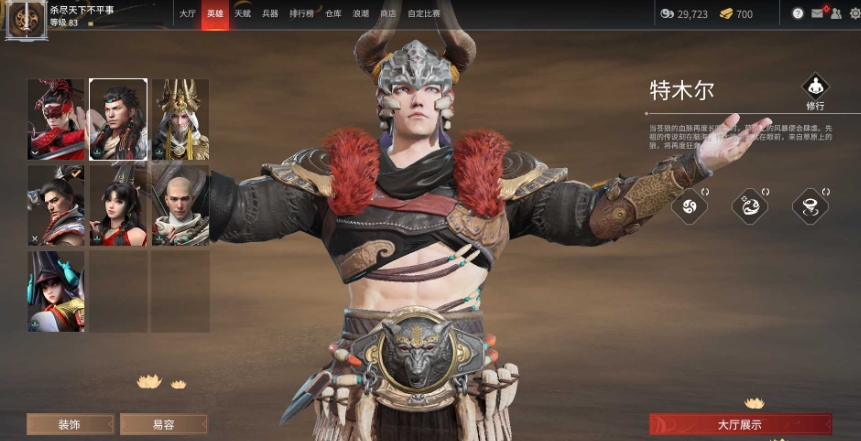The height and width of the screenshot is (441, 861).
Task: Go to the 排行榜 leaderboard tab
Action: (300, 14)
